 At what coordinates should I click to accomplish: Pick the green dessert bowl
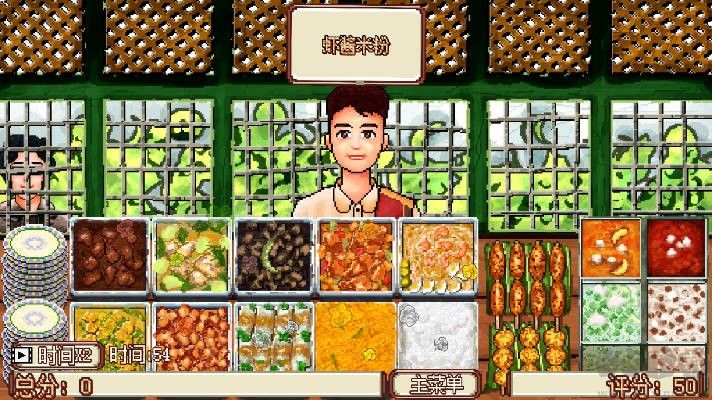(610, 310)
